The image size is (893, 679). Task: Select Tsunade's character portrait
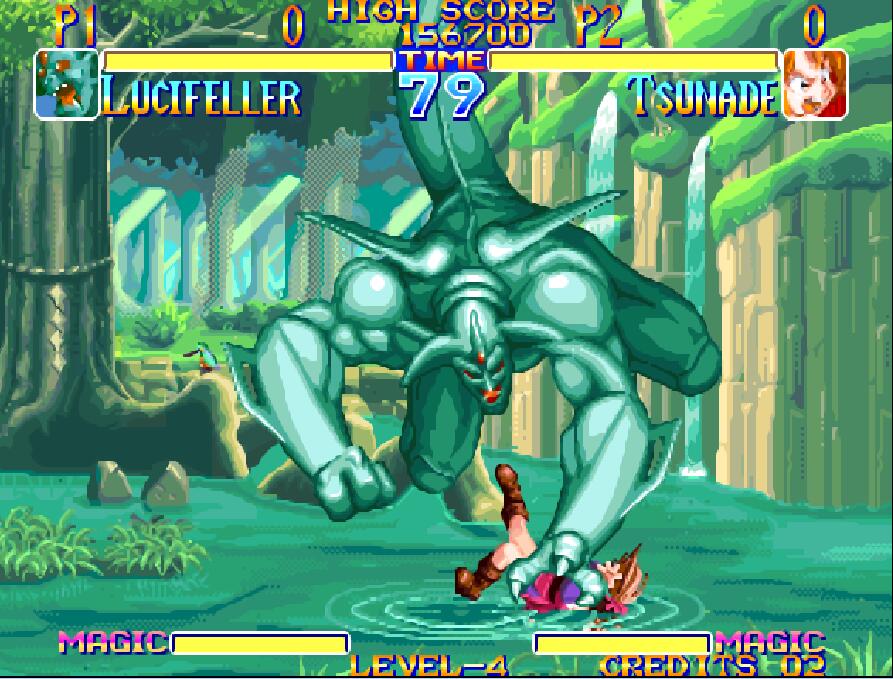tap(815, 85)
